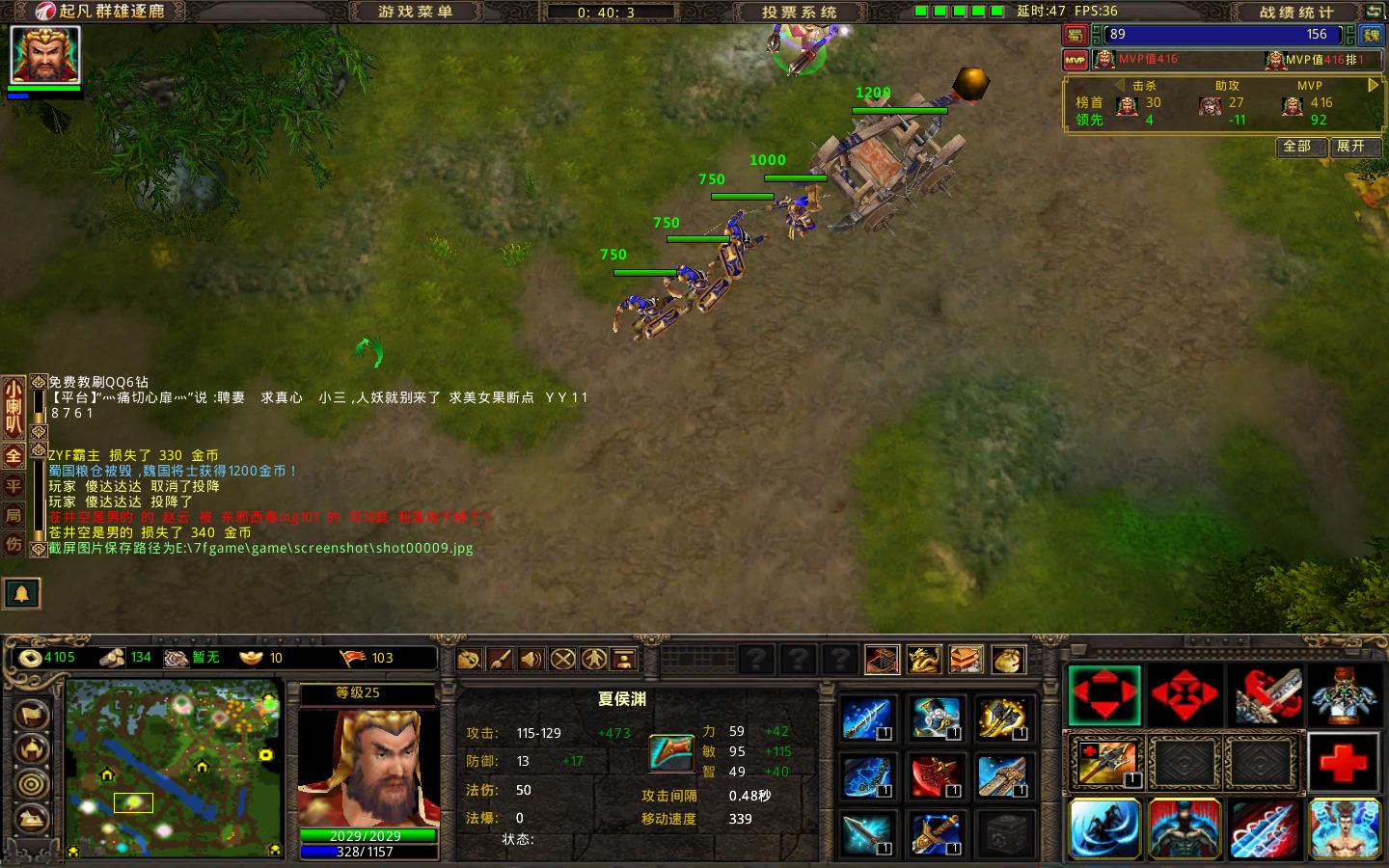Click 展开 to expand the scoreboard
Image resolution: width=1389 pixels, height=868 pixels.
point(1352,148)
